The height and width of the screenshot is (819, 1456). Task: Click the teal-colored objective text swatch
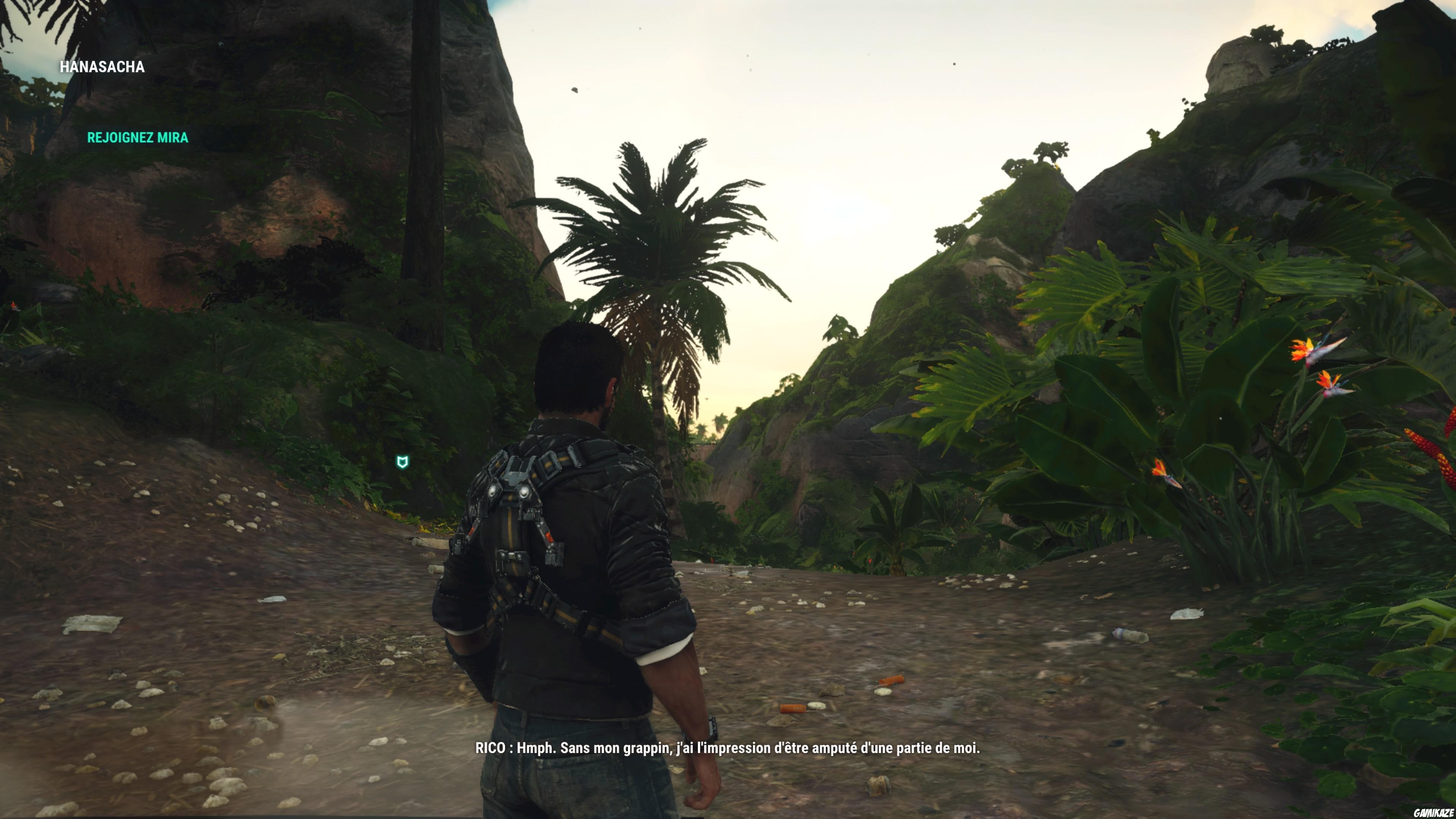(137, 137)
